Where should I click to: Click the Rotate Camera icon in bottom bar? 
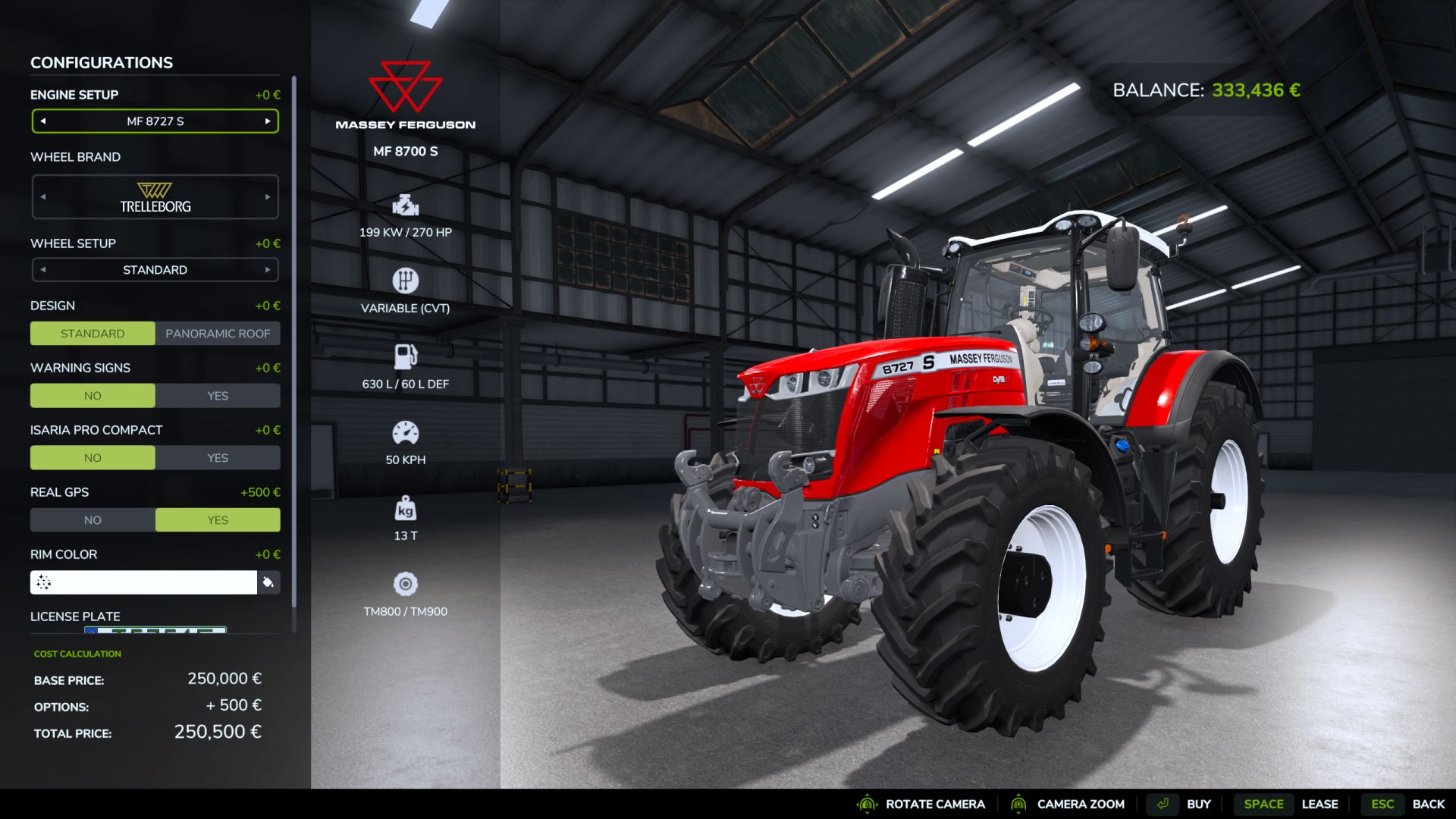click(x=866, y=804)
